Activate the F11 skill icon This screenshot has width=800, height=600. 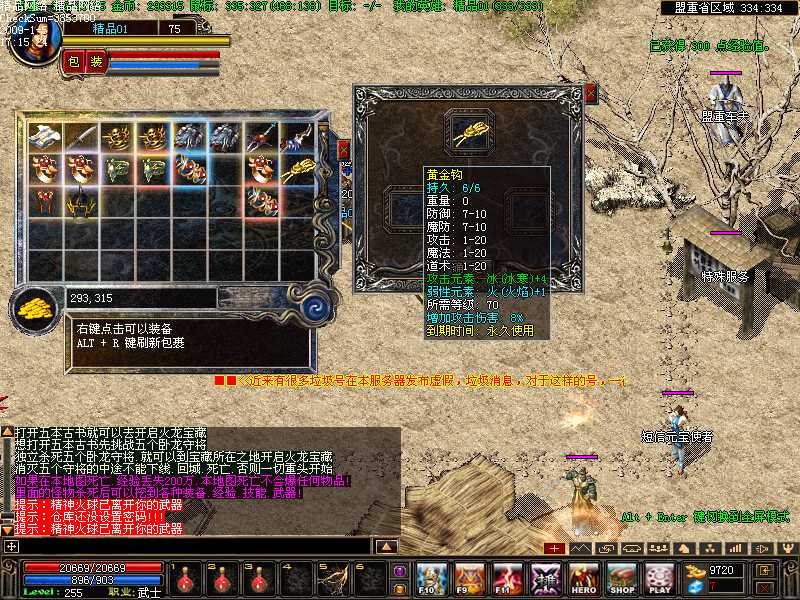pyautogui.click(x=508, y=578)
